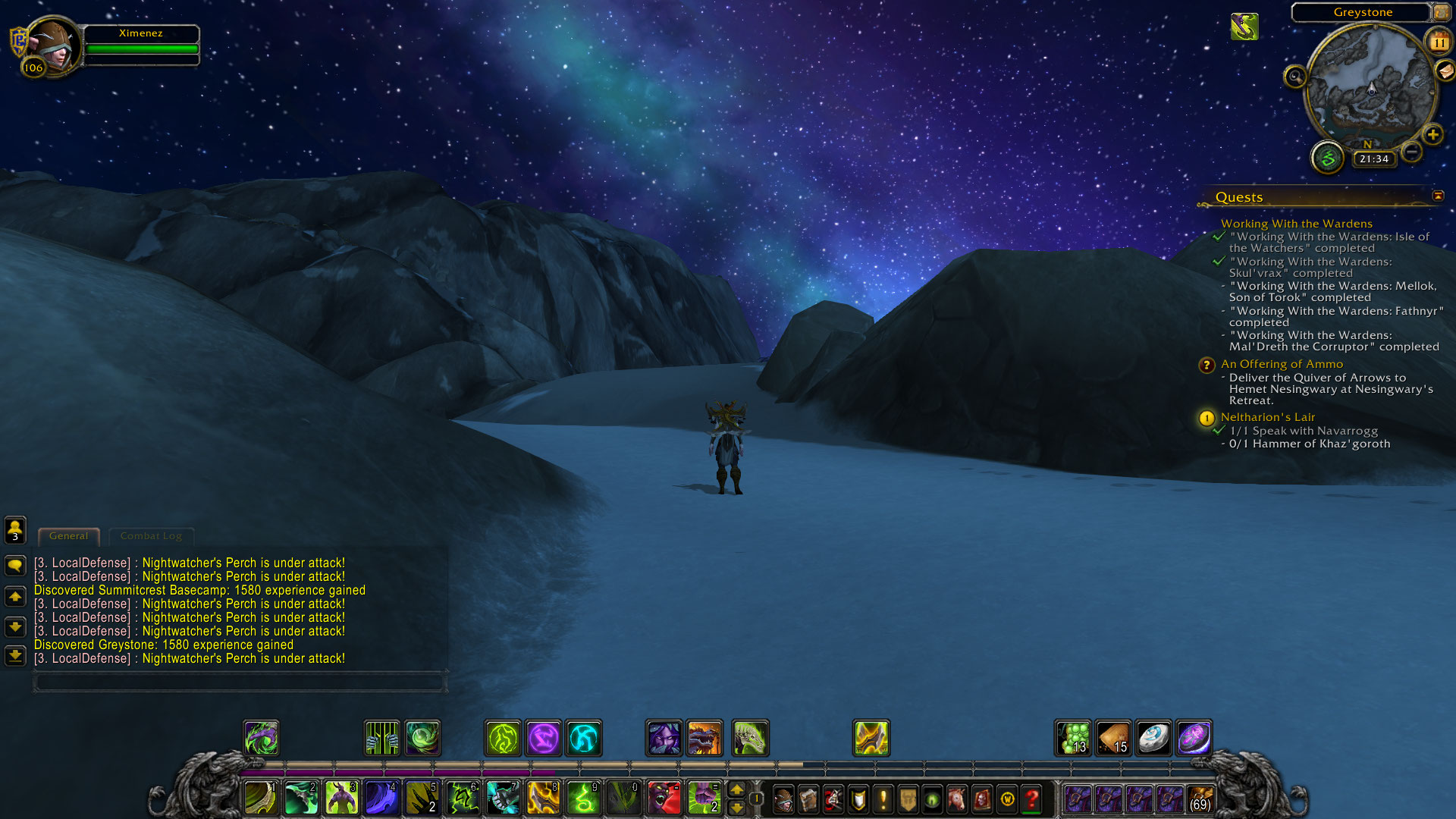
Task: Open the Neltharion's Lair quest entry
Action: (1267, 417)
